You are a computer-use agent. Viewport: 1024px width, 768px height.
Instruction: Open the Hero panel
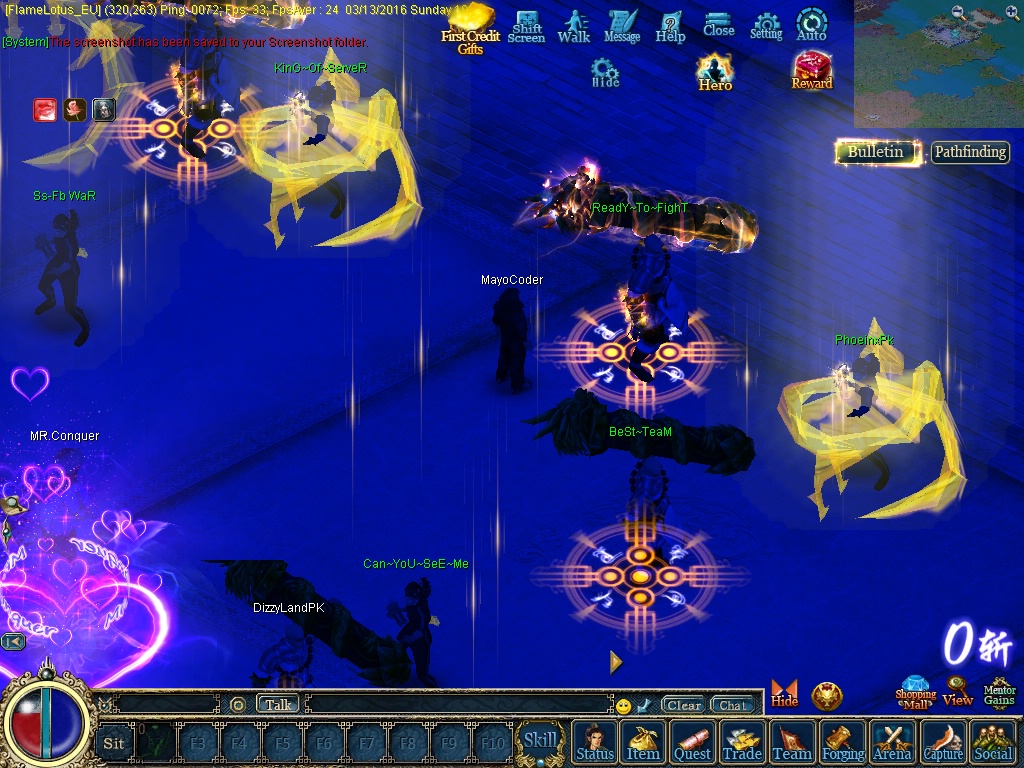[715, 73]
